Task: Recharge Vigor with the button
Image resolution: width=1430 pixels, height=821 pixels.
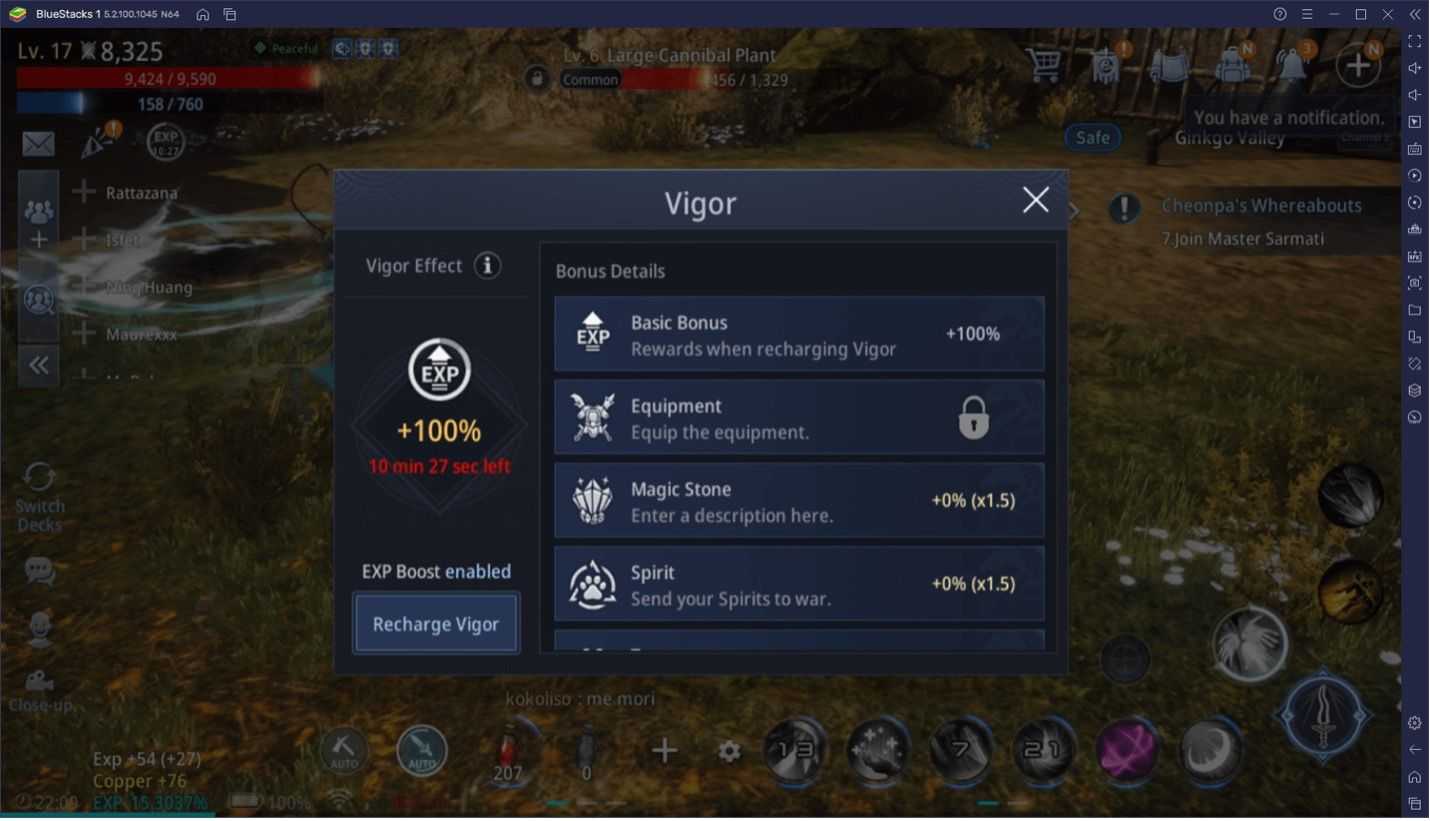Action: click(x=436, y=624)
